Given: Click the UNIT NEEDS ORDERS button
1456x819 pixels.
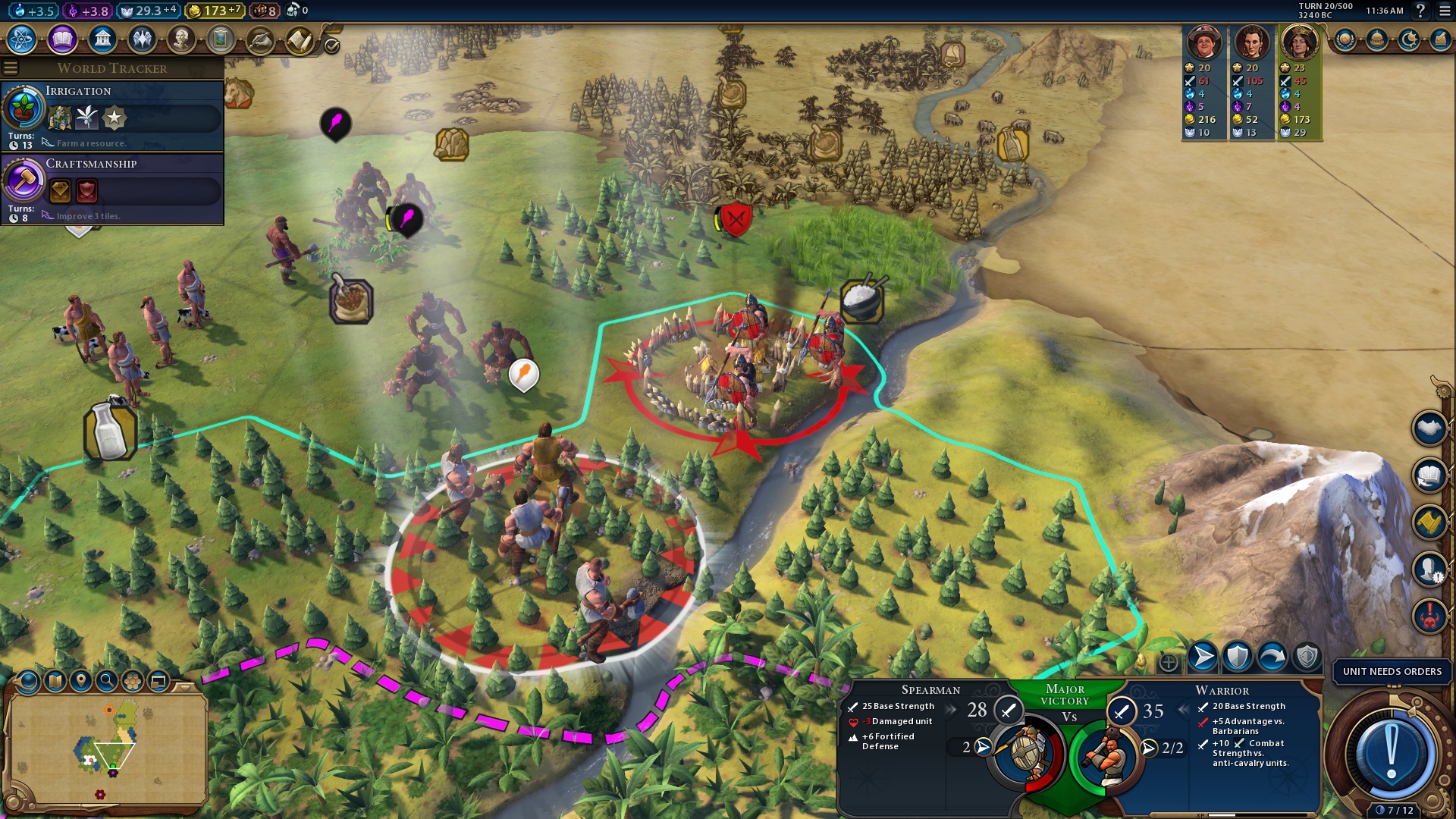Looking at the screenshot, I should pos(1392,672).
